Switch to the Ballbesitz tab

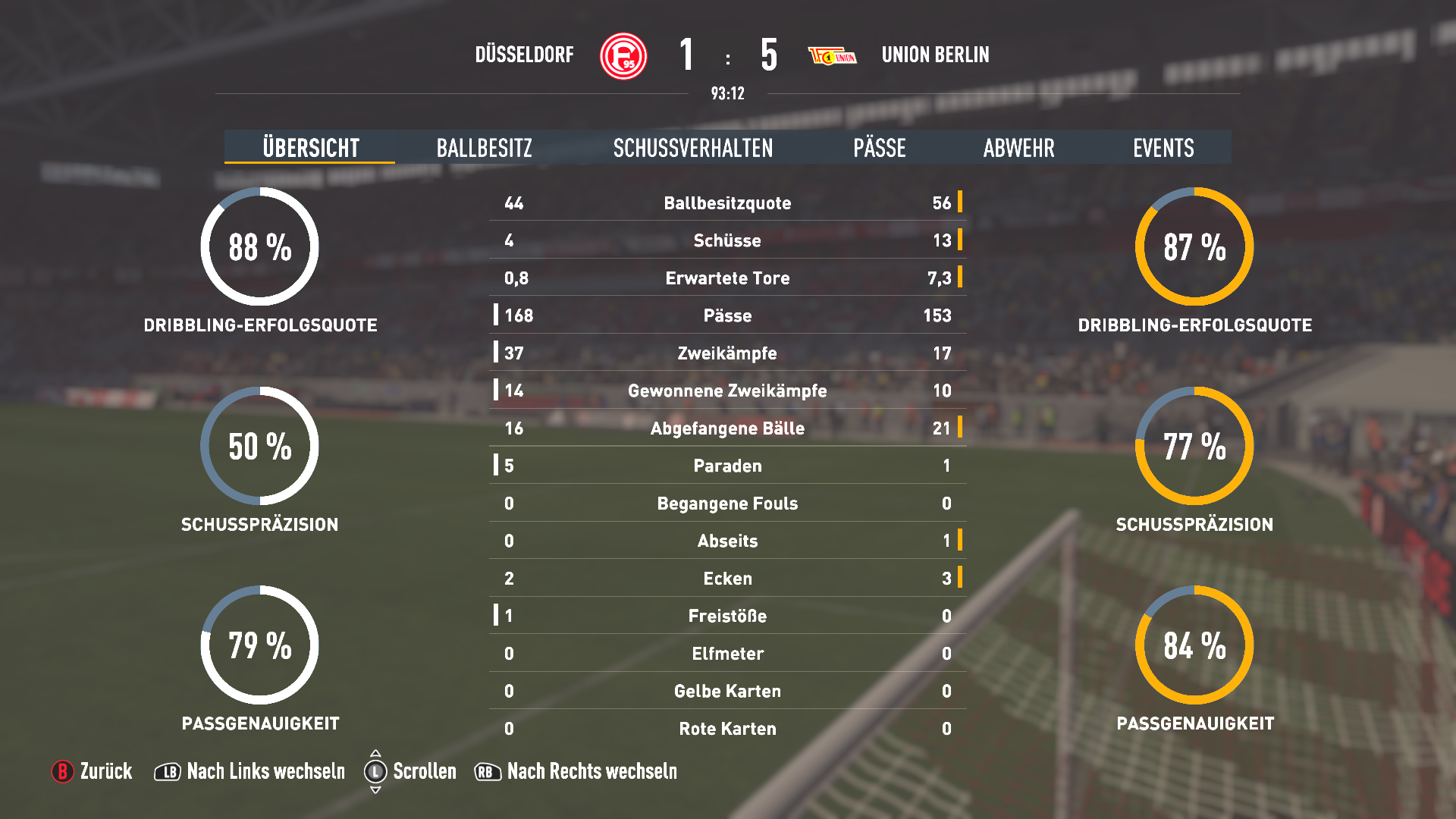(484, 147)
